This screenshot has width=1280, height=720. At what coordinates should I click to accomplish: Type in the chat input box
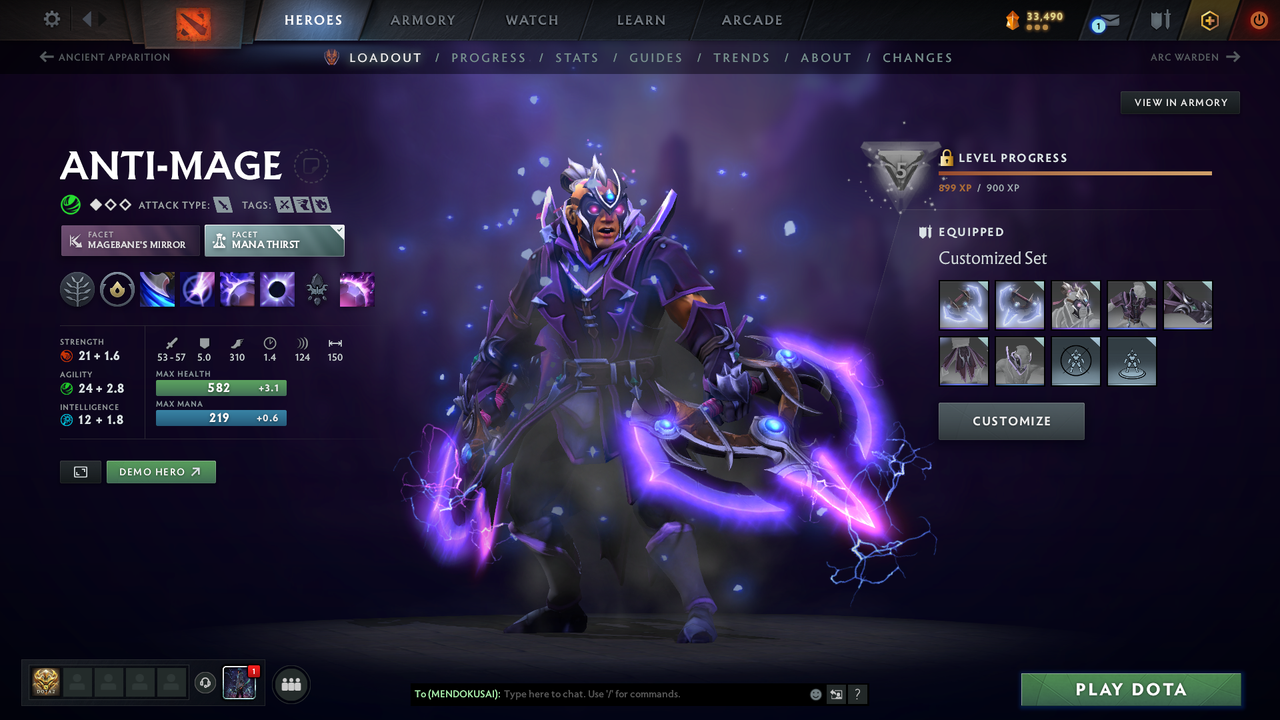pyautogui.click(x=650, y=694)
